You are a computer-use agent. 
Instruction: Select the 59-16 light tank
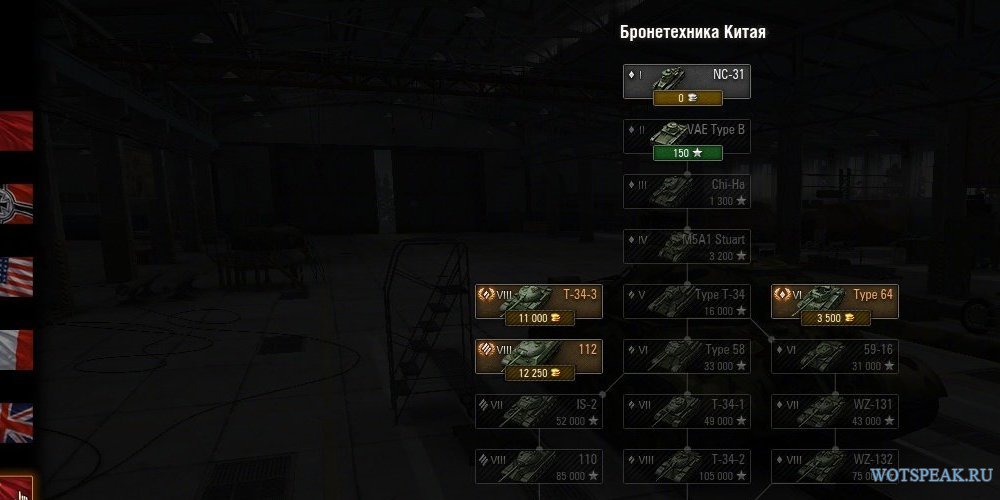point(834,357)
